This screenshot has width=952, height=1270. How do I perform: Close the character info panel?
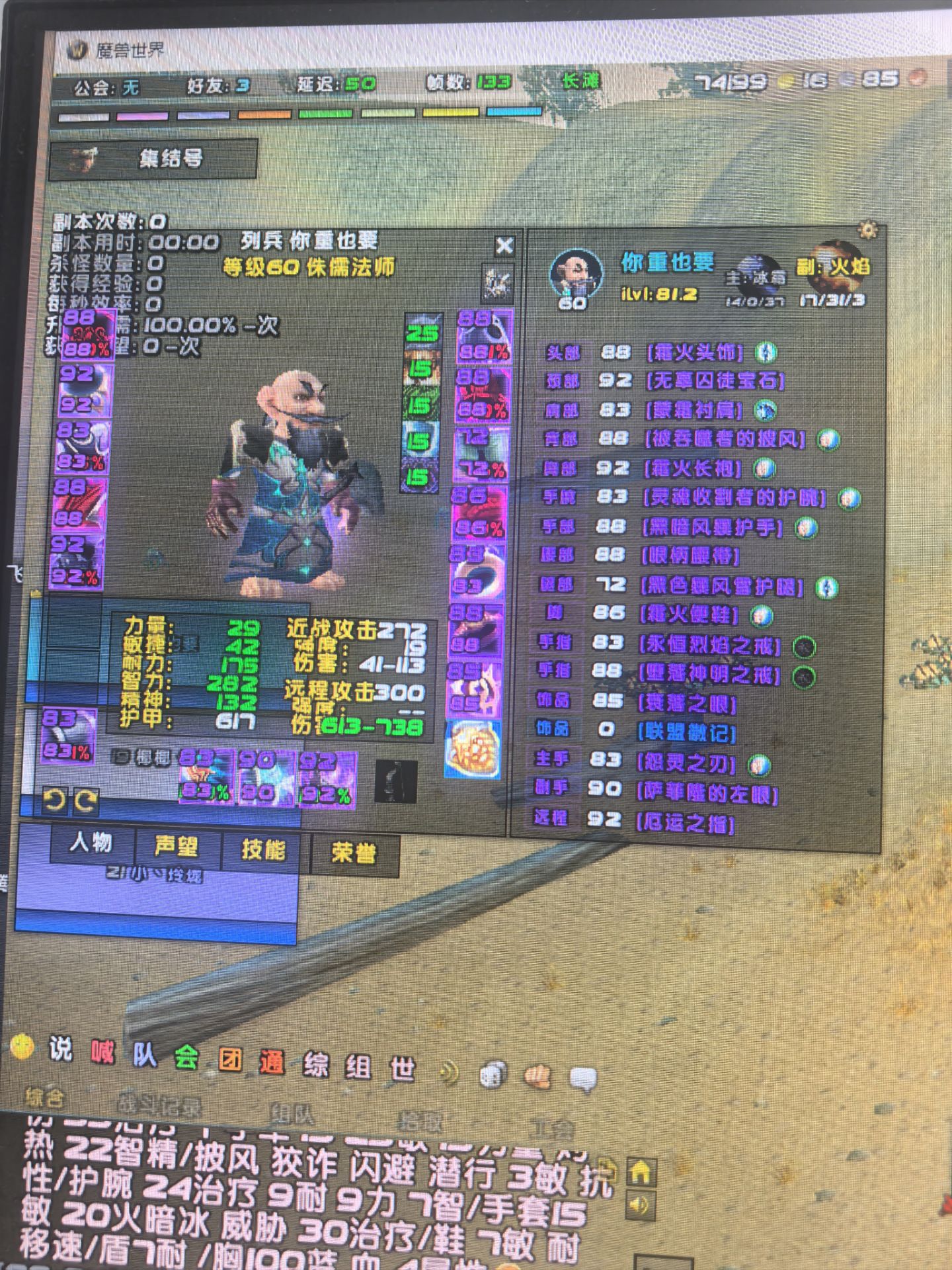(x=504, y=246)
